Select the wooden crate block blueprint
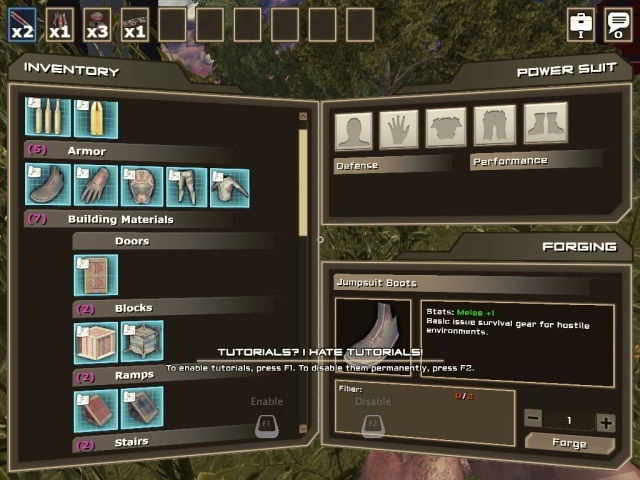This screenshot has width=640, height=480. pos(95,342)
